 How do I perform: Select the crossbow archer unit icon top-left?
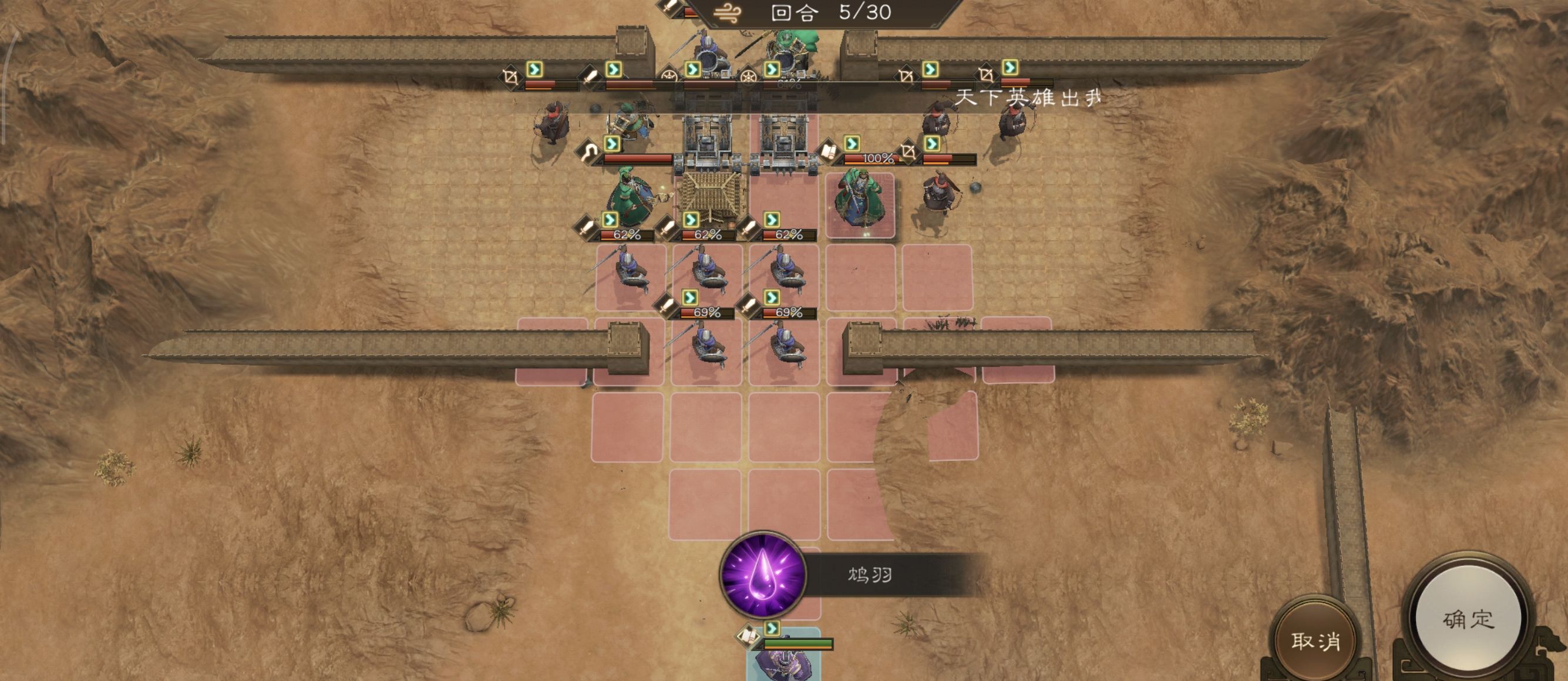[x=512, y=78]
